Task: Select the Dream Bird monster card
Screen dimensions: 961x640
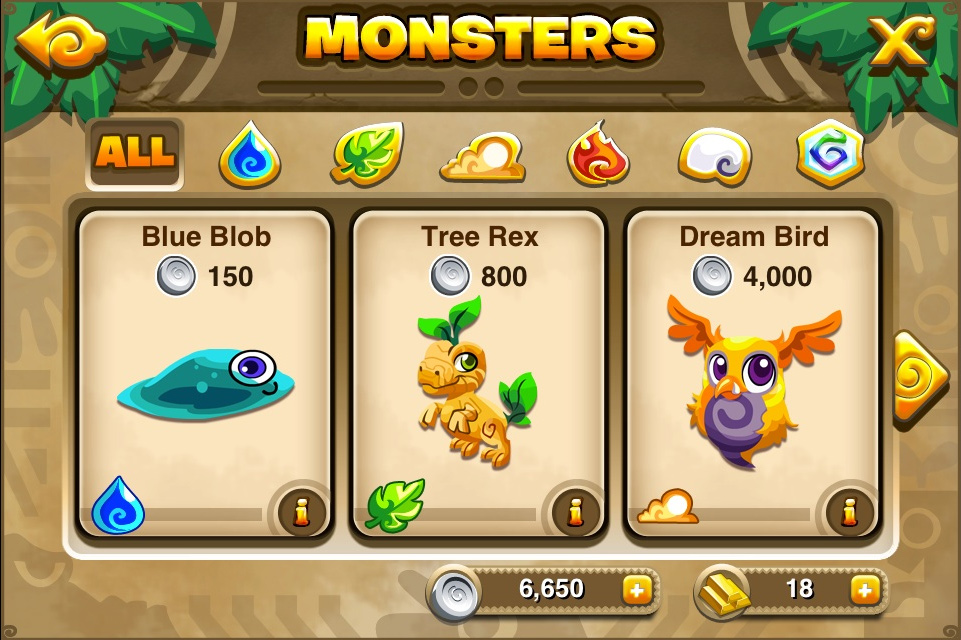Action: (x=752, y=370)
